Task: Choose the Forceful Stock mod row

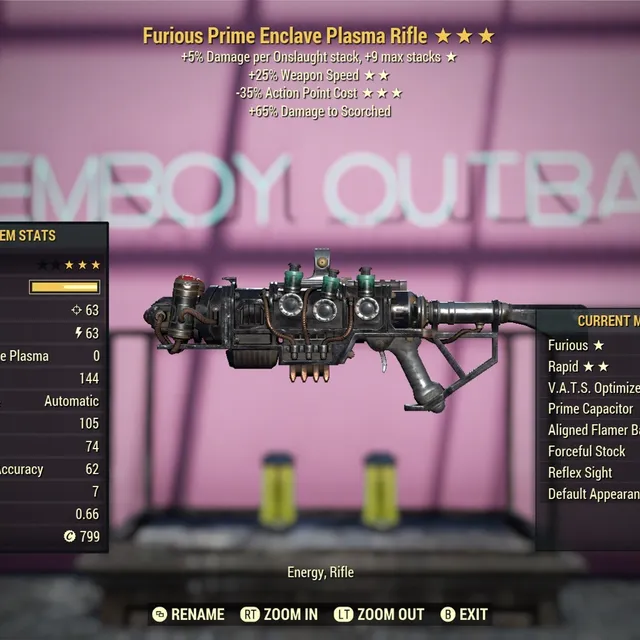Action: coord(587,451)
